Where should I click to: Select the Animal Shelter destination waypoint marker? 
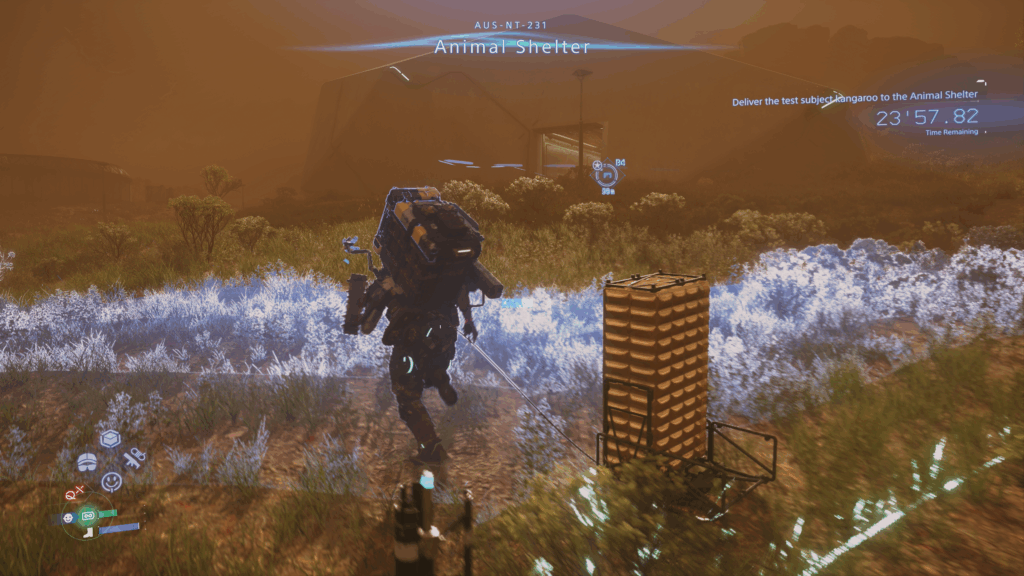tap(606, 177)
